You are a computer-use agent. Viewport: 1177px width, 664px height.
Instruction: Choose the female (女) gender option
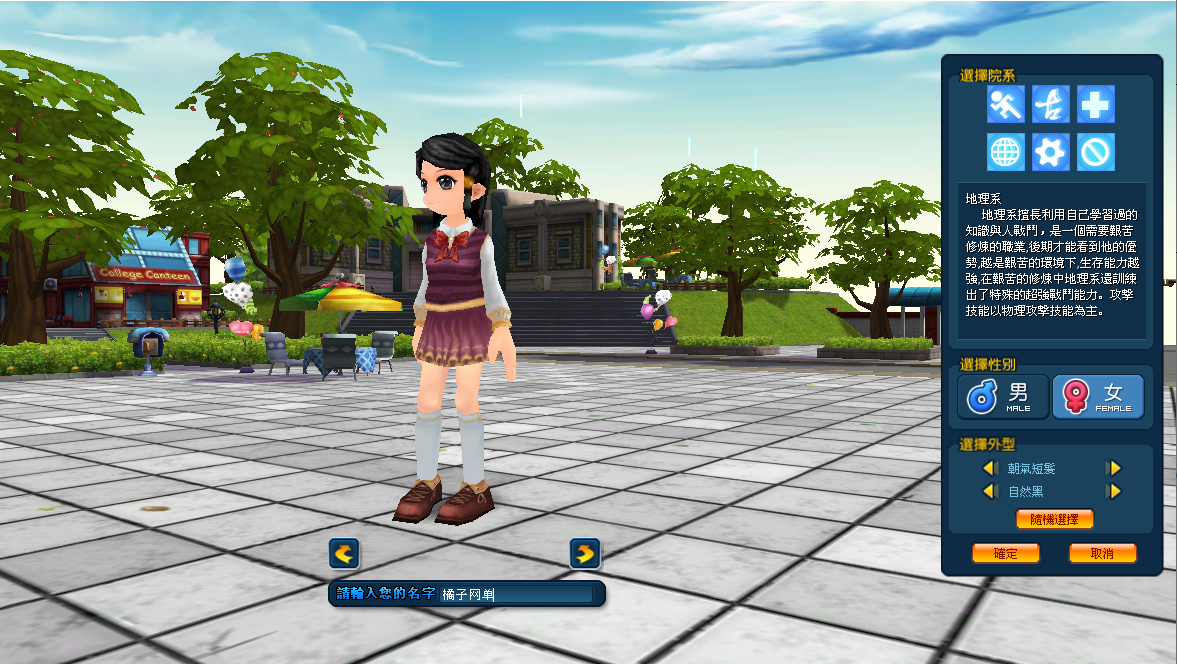coord(1098,397)
